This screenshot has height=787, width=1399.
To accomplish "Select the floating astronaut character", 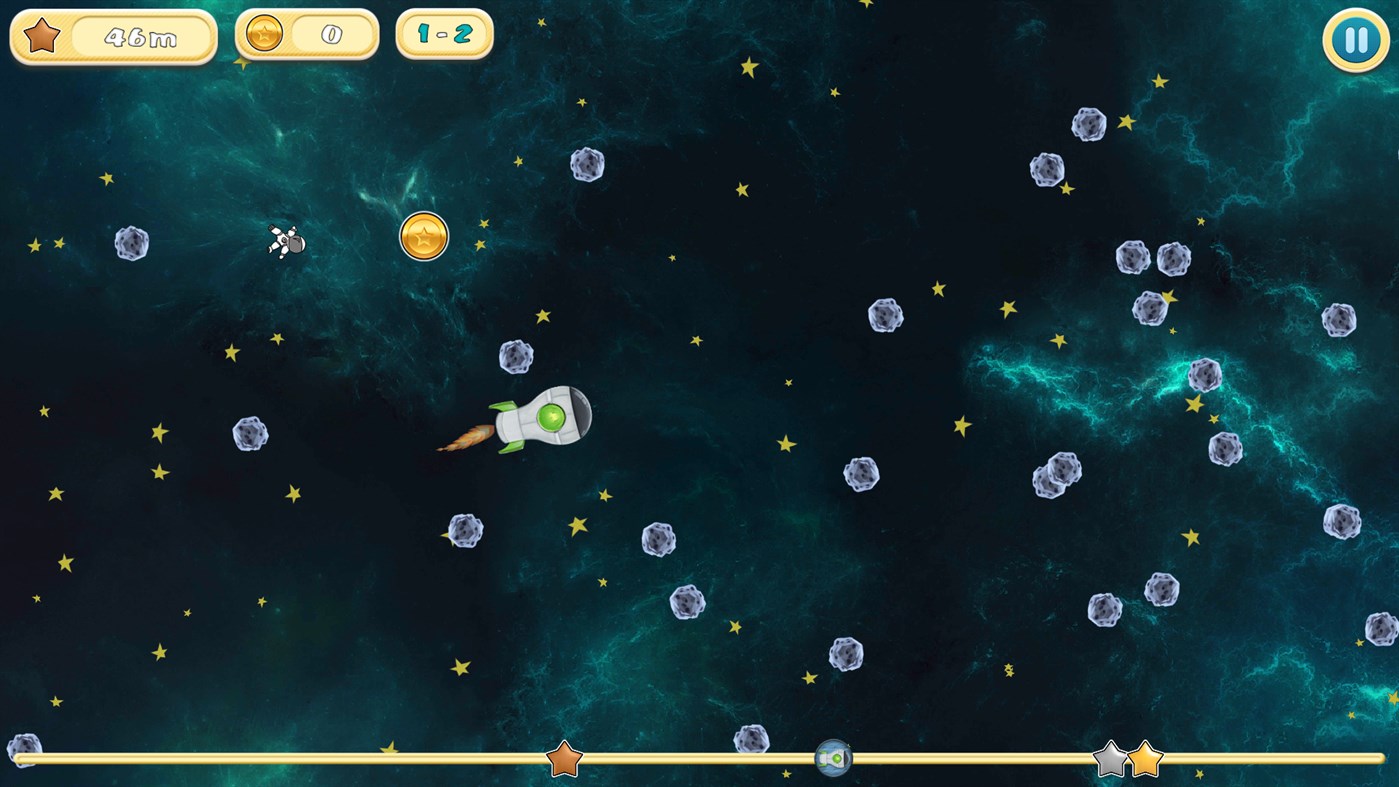I will point(285,242).
